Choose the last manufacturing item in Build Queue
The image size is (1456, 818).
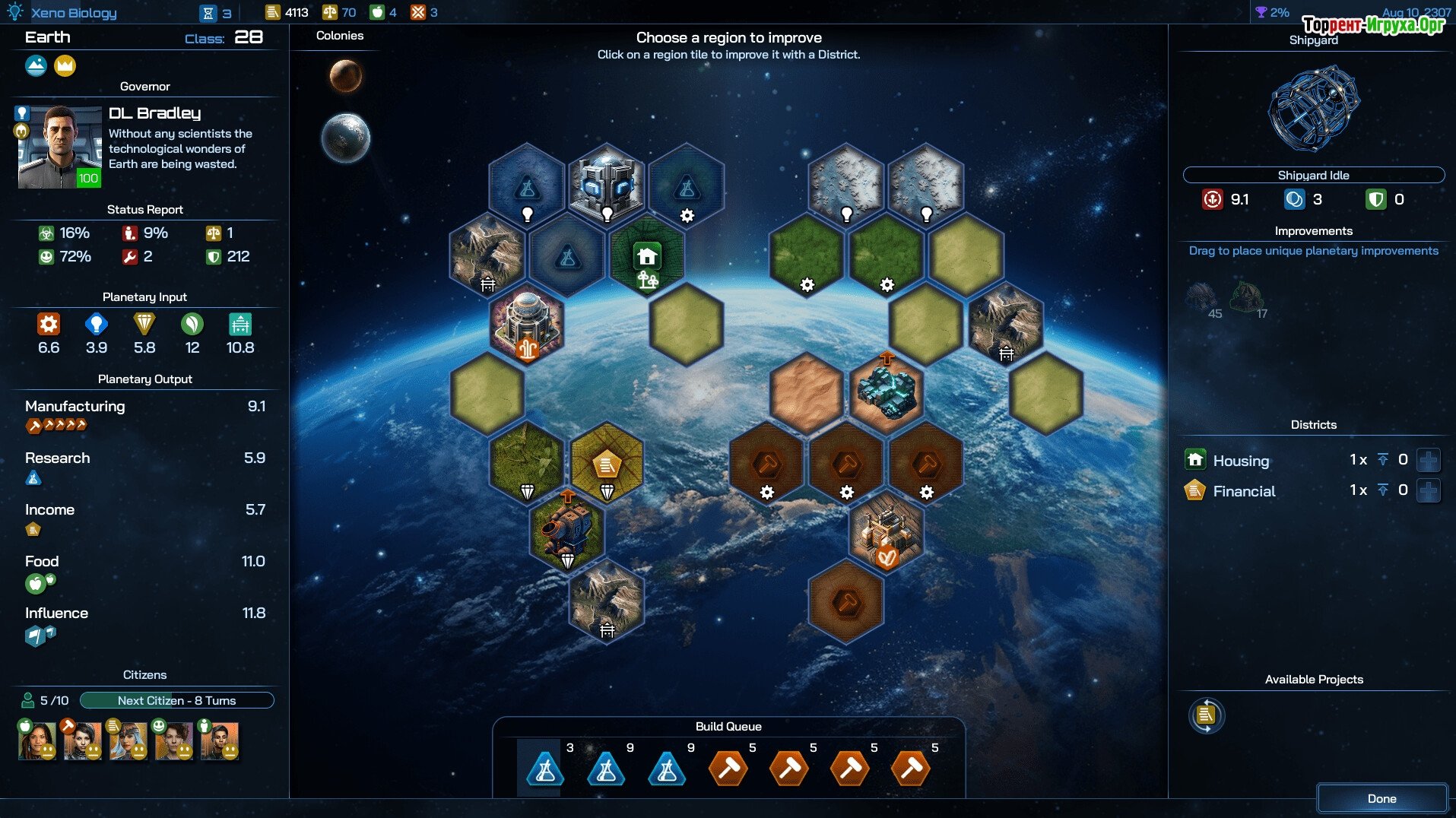tap(911, 768)
